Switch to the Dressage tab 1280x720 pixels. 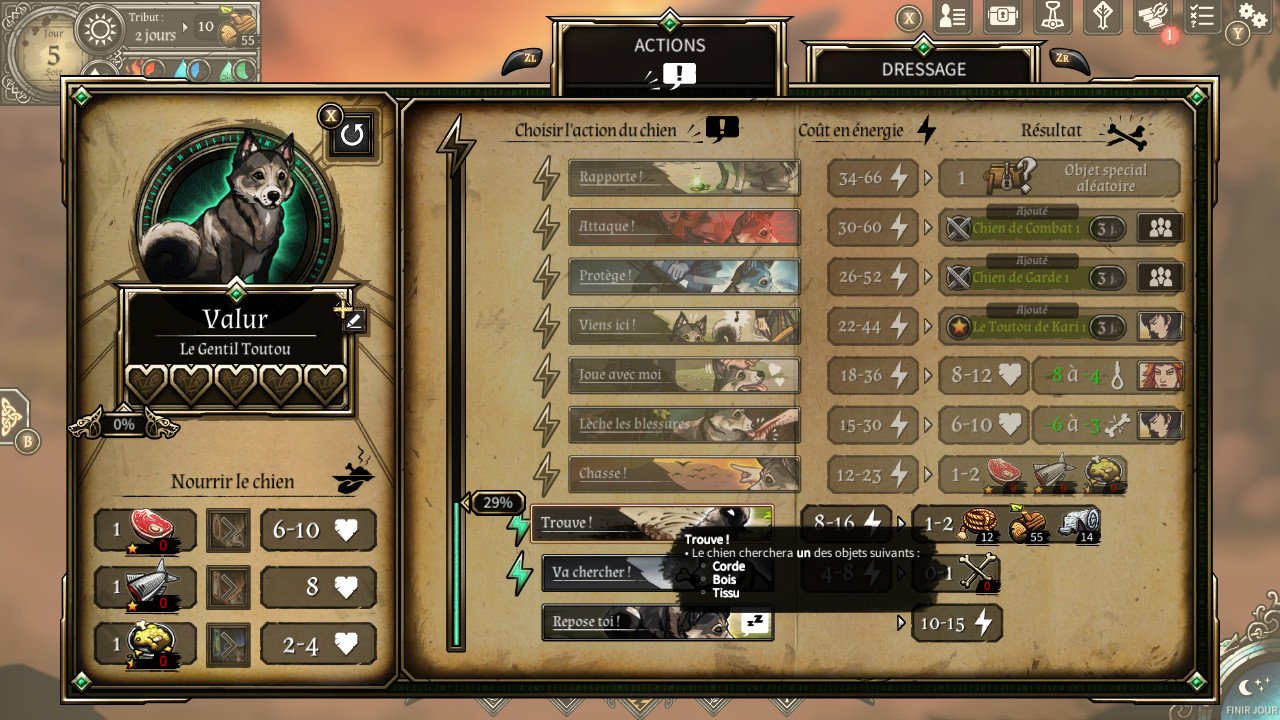pyautogui.click(x=923, y=68)
